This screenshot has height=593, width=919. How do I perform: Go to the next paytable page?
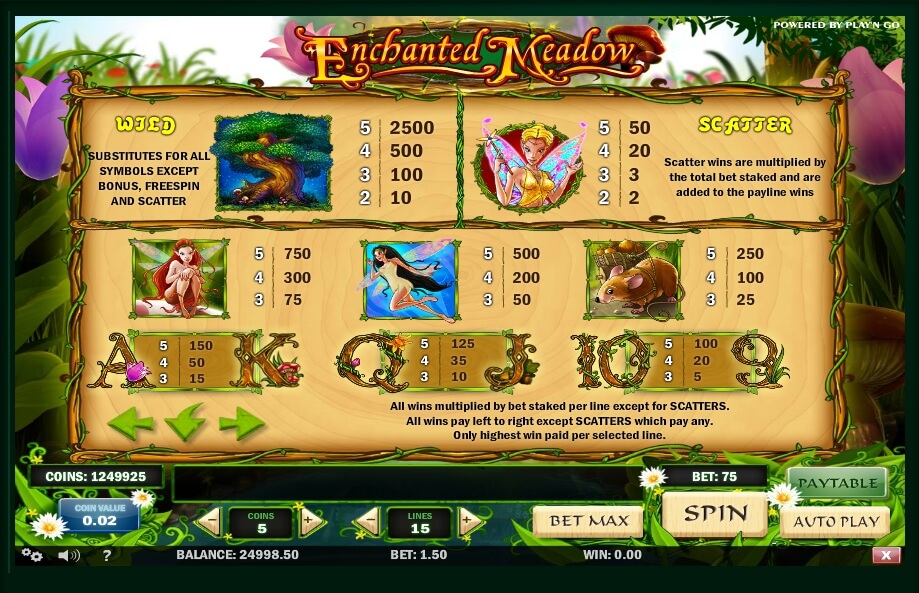coord(241,423)
